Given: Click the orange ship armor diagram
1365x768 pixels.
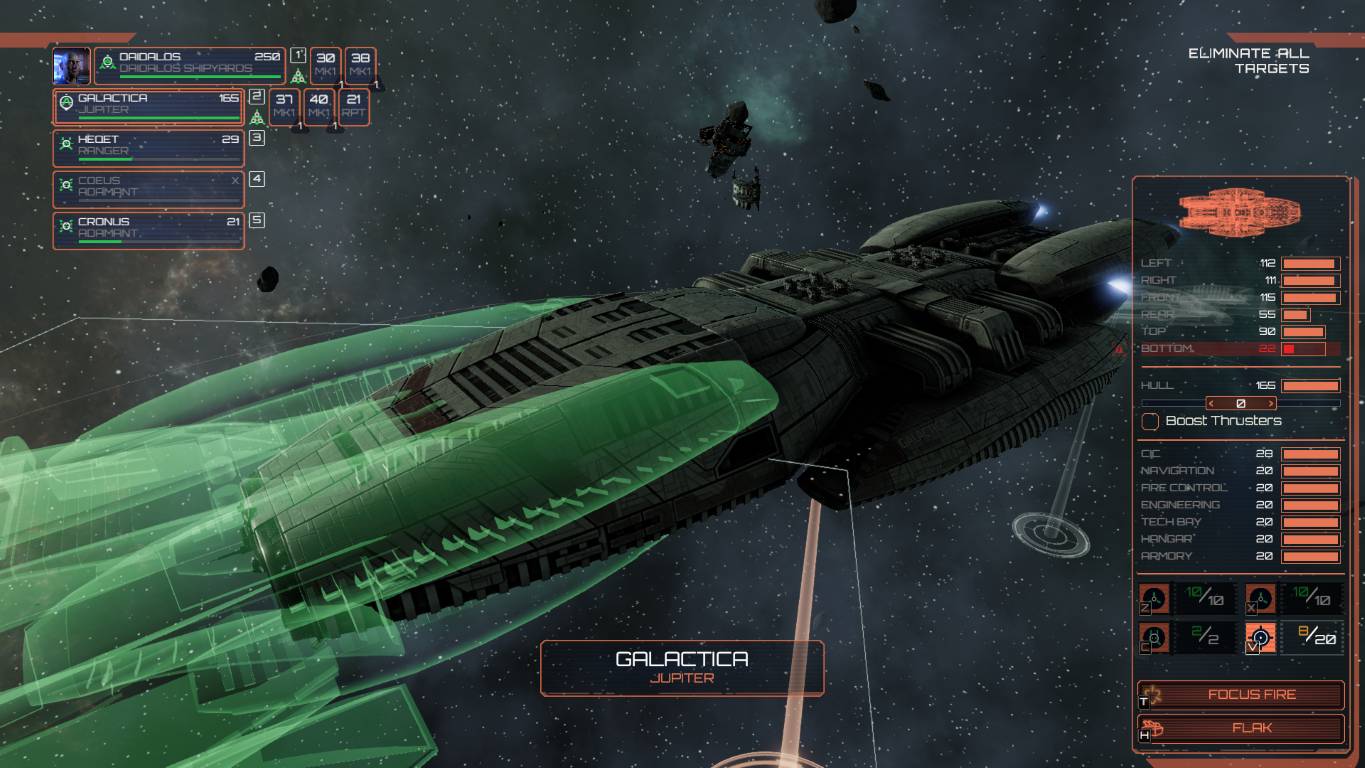Looking at the screenshot, I should tap(1240, 214).
